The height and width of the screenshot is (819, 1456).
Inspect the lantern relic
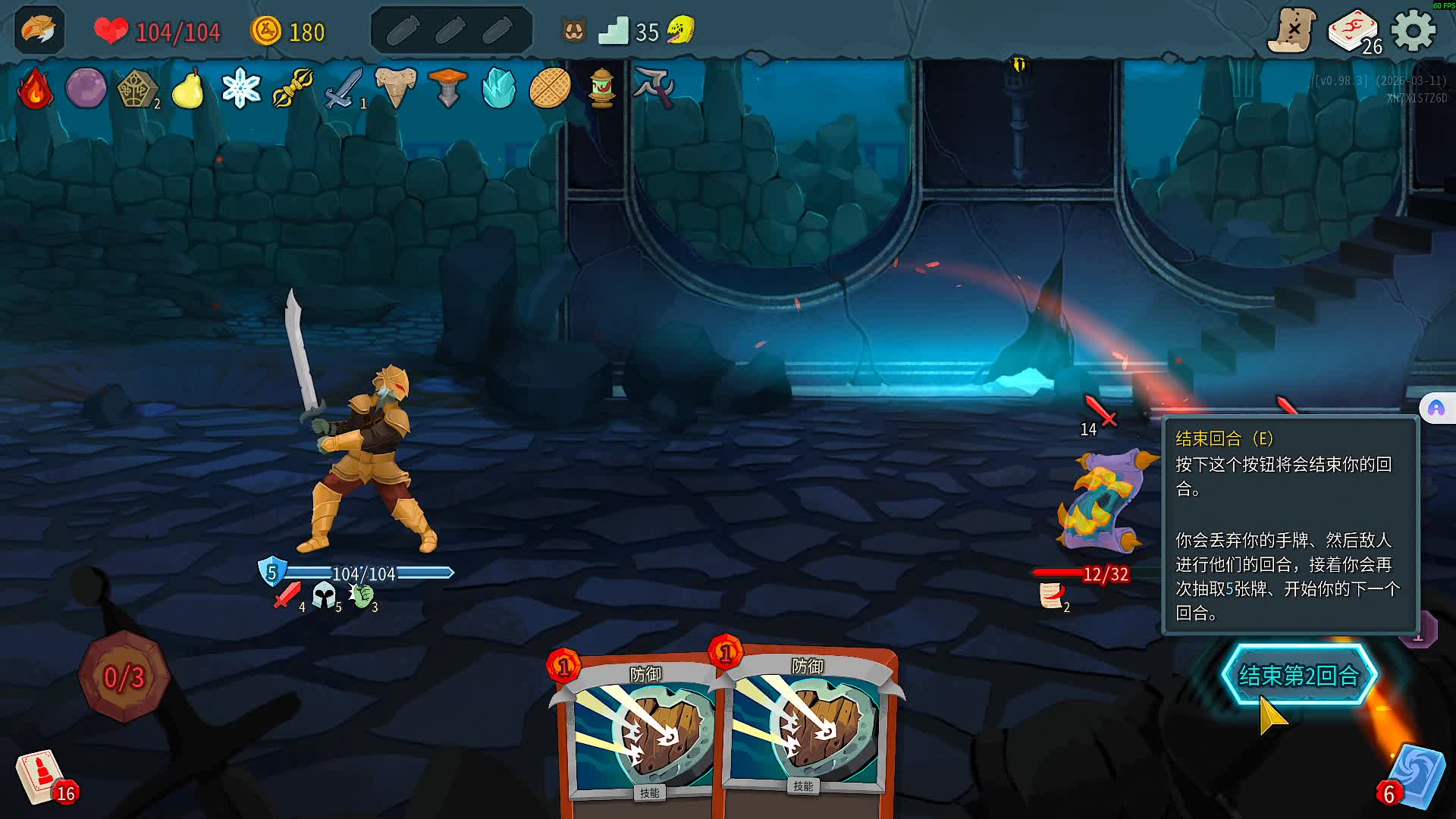click(602, 89)
